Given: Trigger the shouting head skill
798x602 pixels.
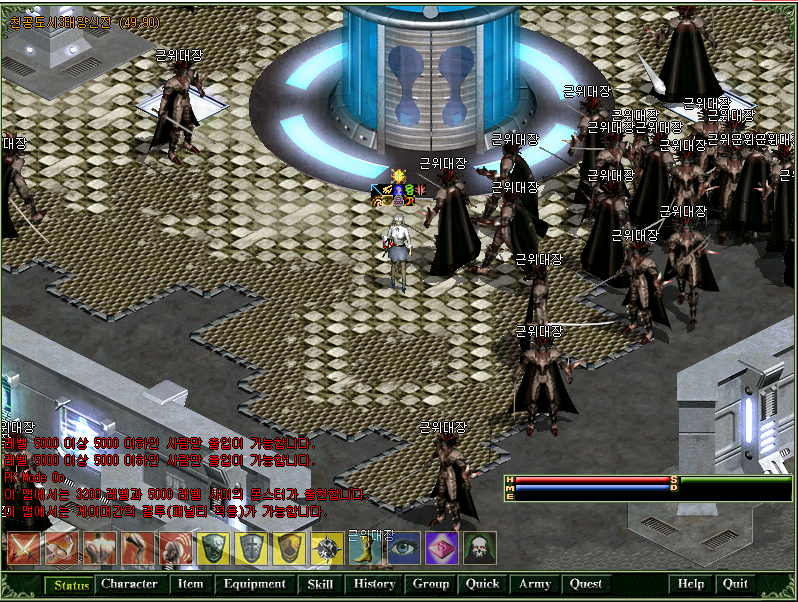Looking at the screenshot, I should 175,549.
